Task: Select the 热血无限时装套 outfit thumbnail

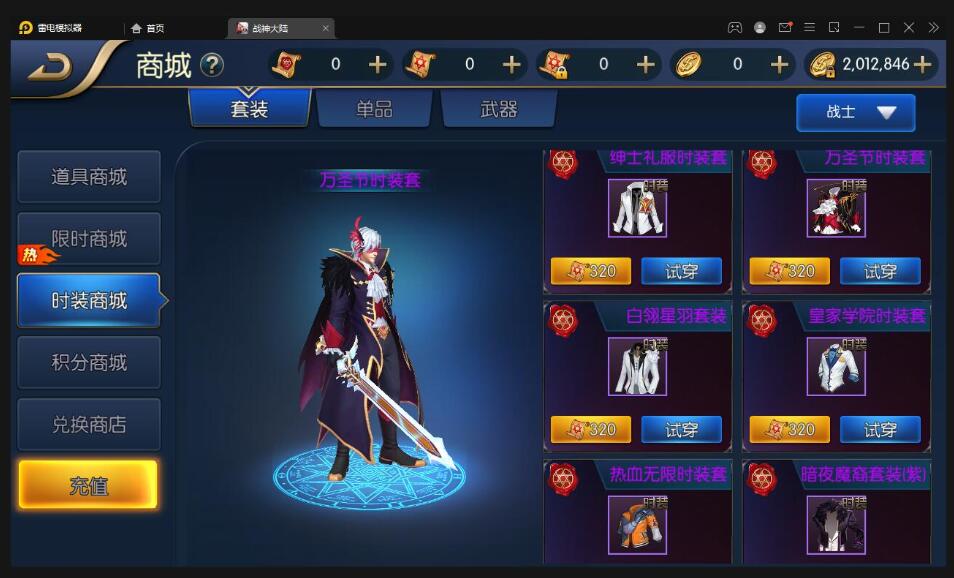Action: tap(637, 523)
